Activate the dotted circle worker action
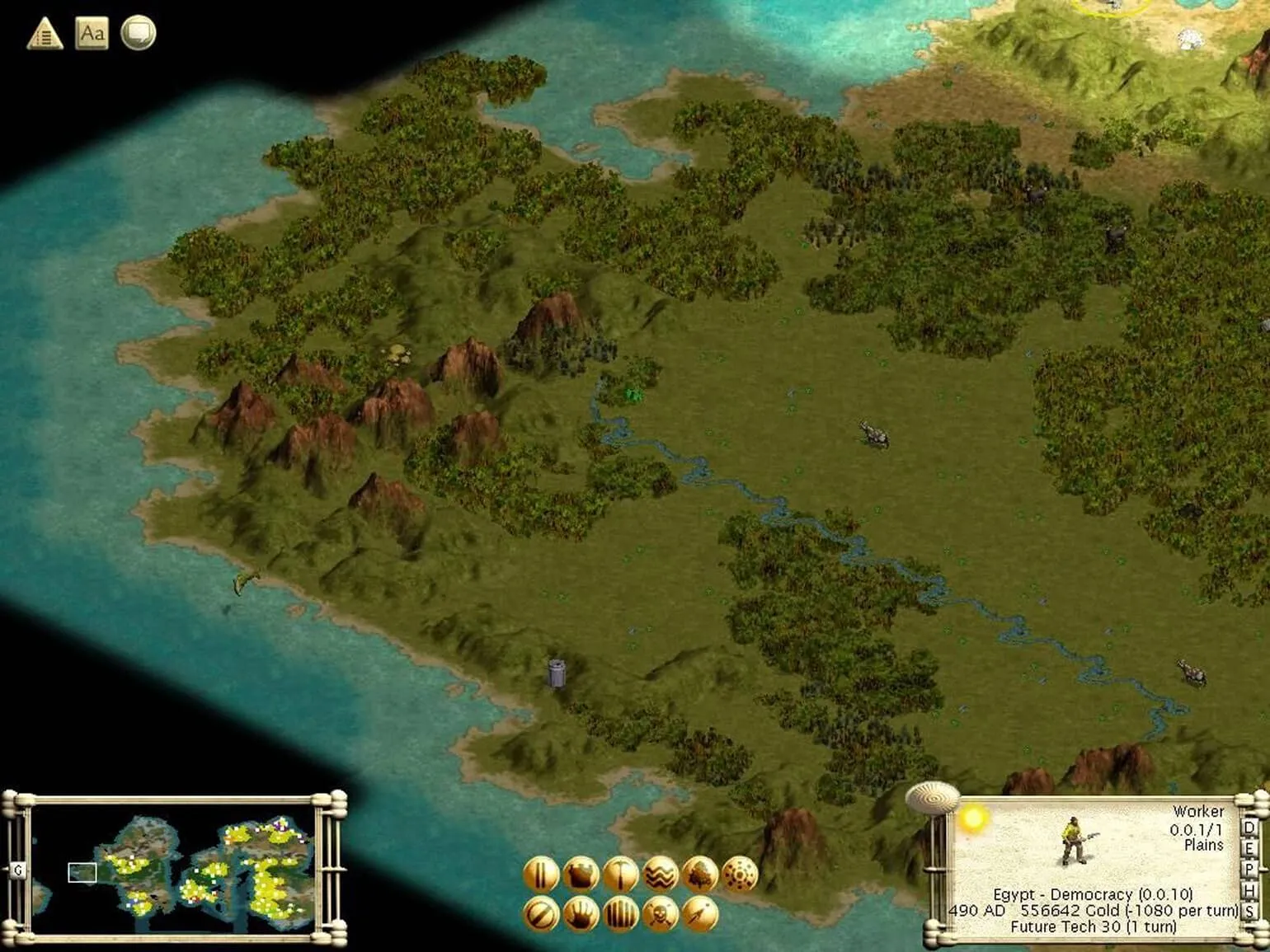The width and height of the screenshot is (1270, 952). click(740, 875)
